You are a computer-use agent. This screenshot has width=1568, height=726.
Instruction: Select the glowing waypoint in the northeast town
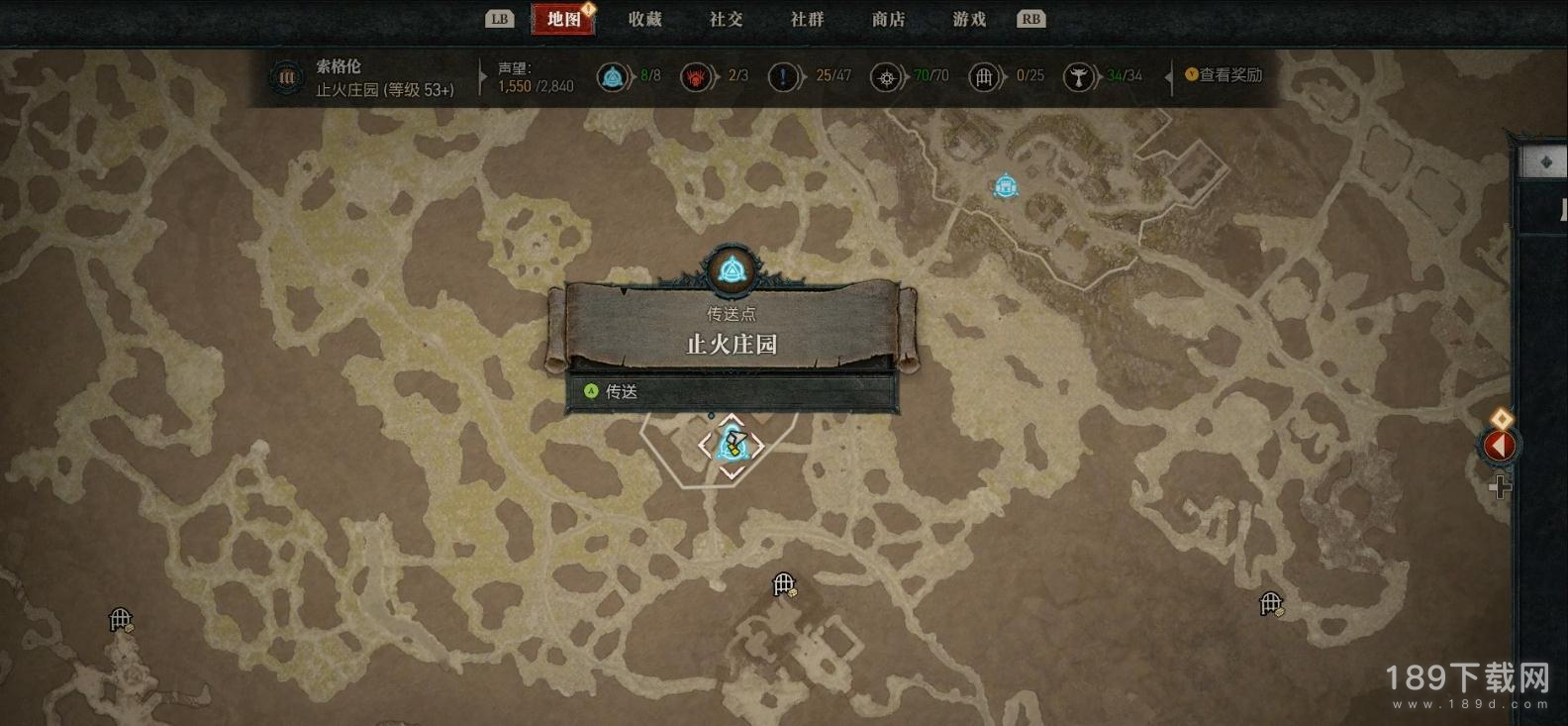(x=1006, y=186)
